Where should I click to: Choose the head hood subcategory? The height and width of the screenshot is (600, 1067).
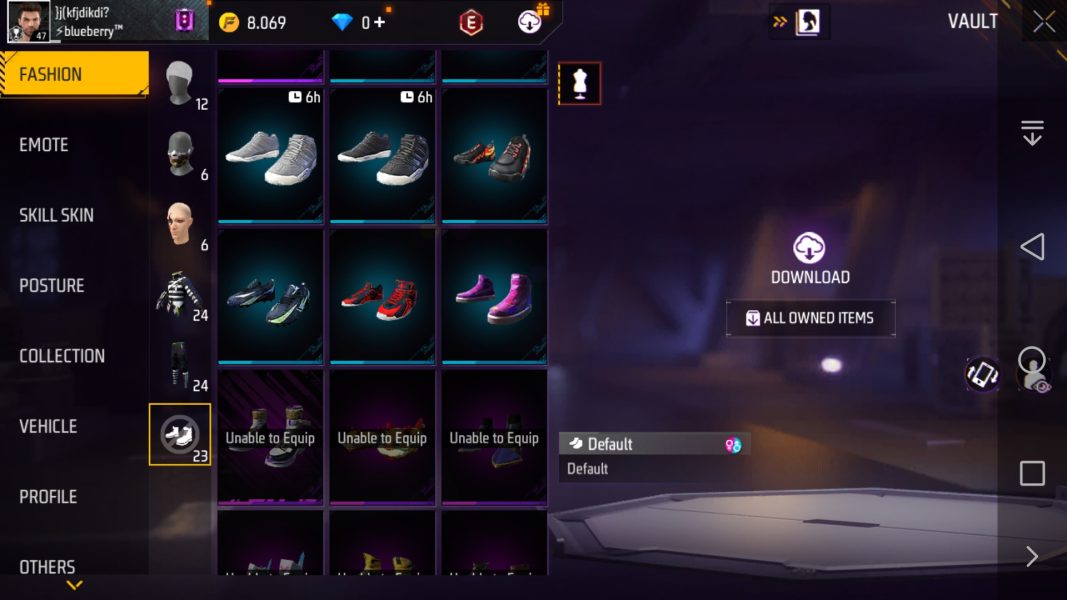(x=180, y=84)
